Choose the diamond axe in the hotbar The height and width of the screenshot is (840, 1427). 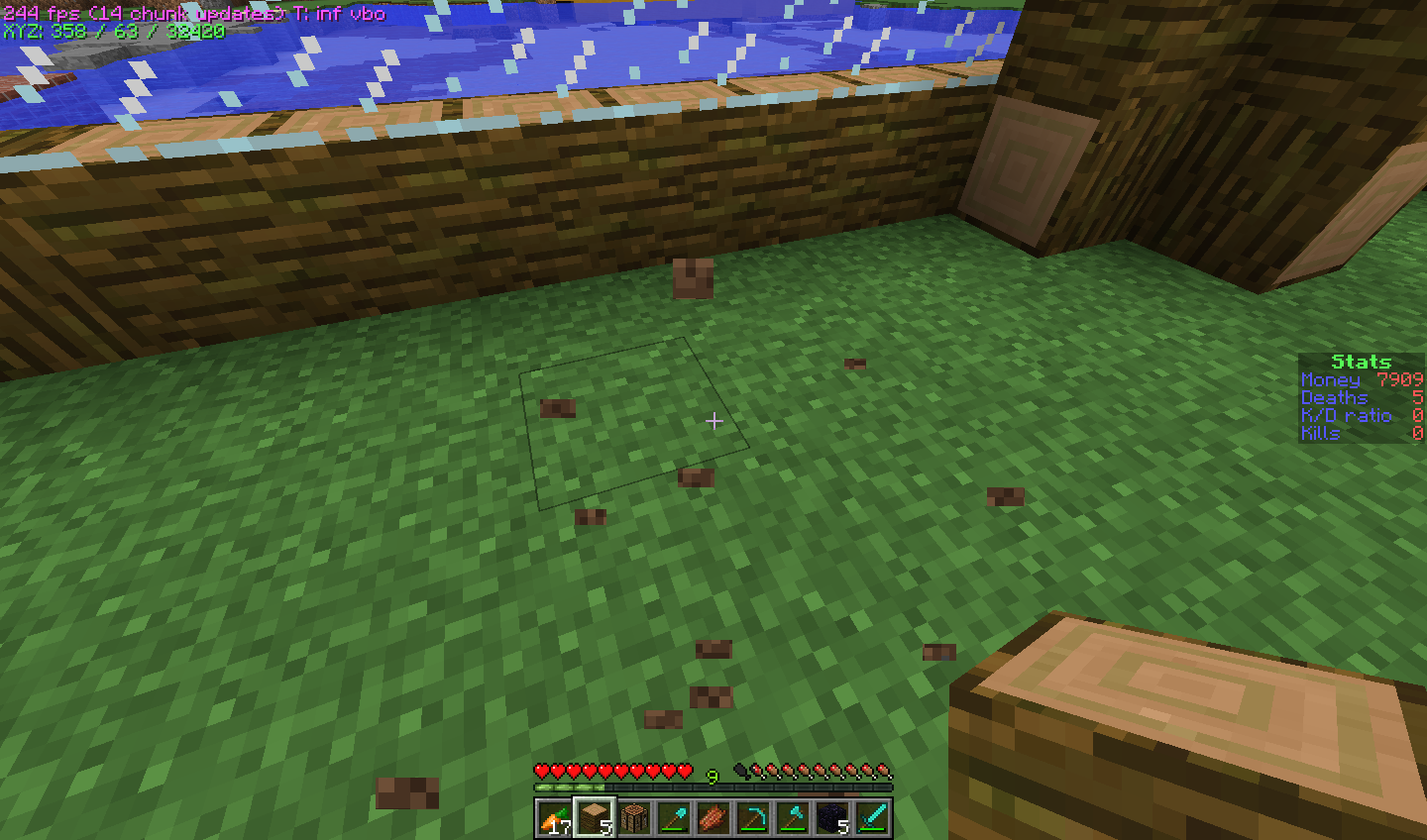click(793, 818)
